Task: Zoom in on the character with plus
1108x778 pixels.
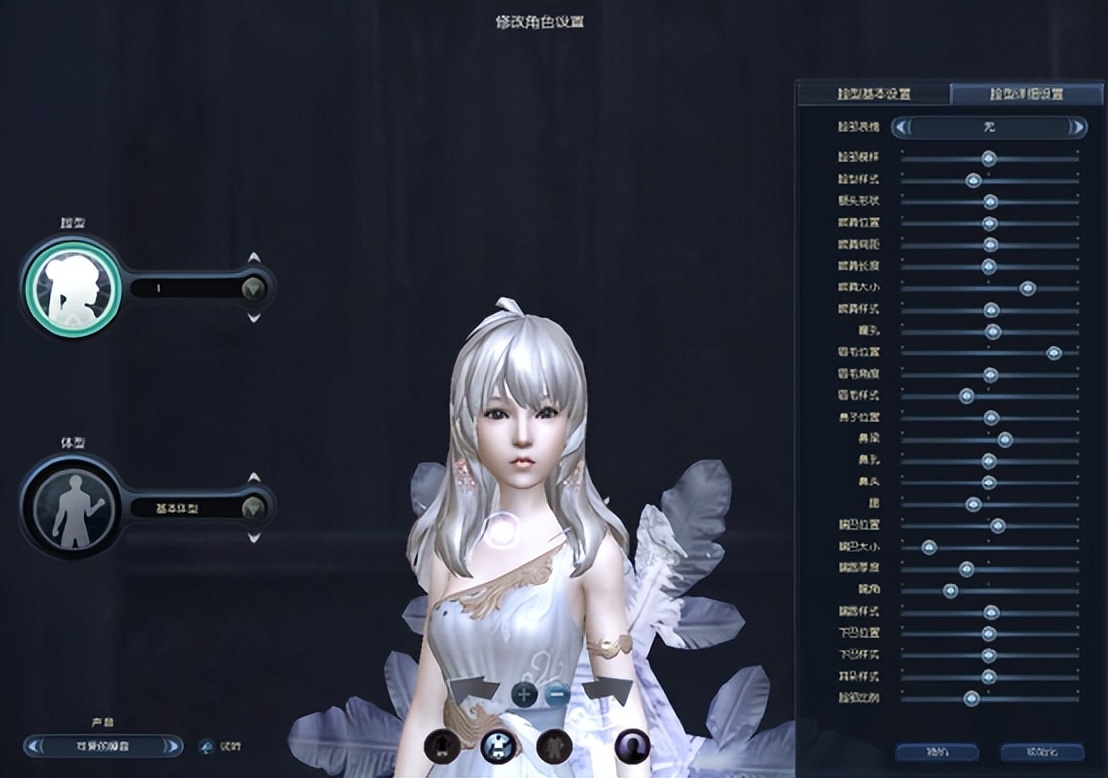Action: 524,693
